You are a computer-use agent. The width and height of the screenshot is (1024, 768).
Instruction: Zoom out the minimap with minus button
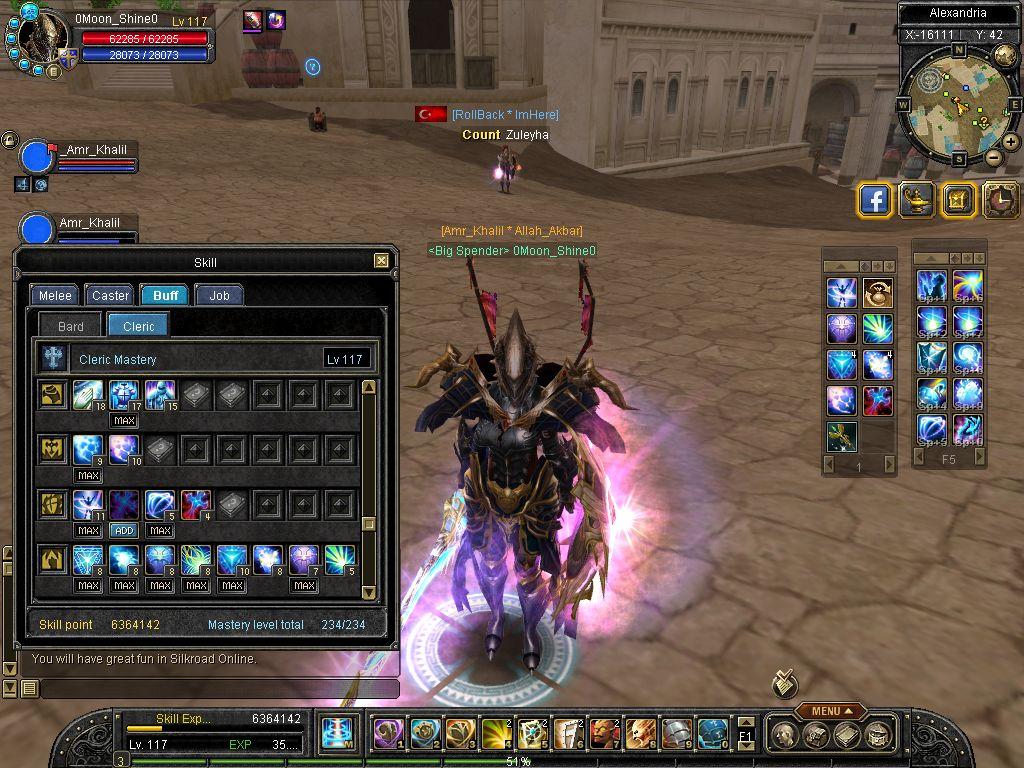(993, 157)
